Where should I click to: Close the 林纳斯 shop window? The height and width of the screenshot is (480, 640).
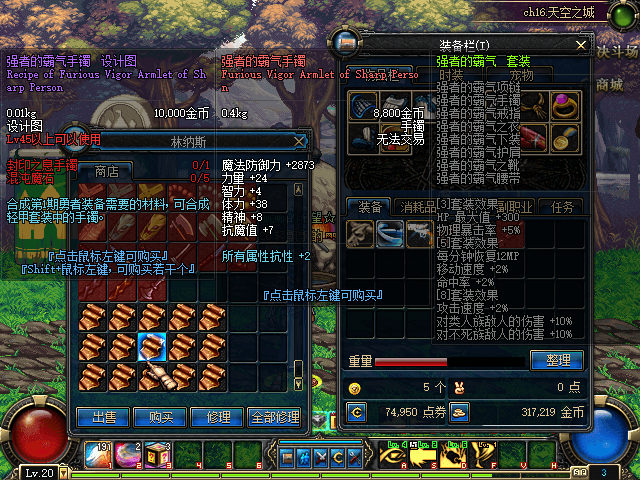tap(299, 142)
